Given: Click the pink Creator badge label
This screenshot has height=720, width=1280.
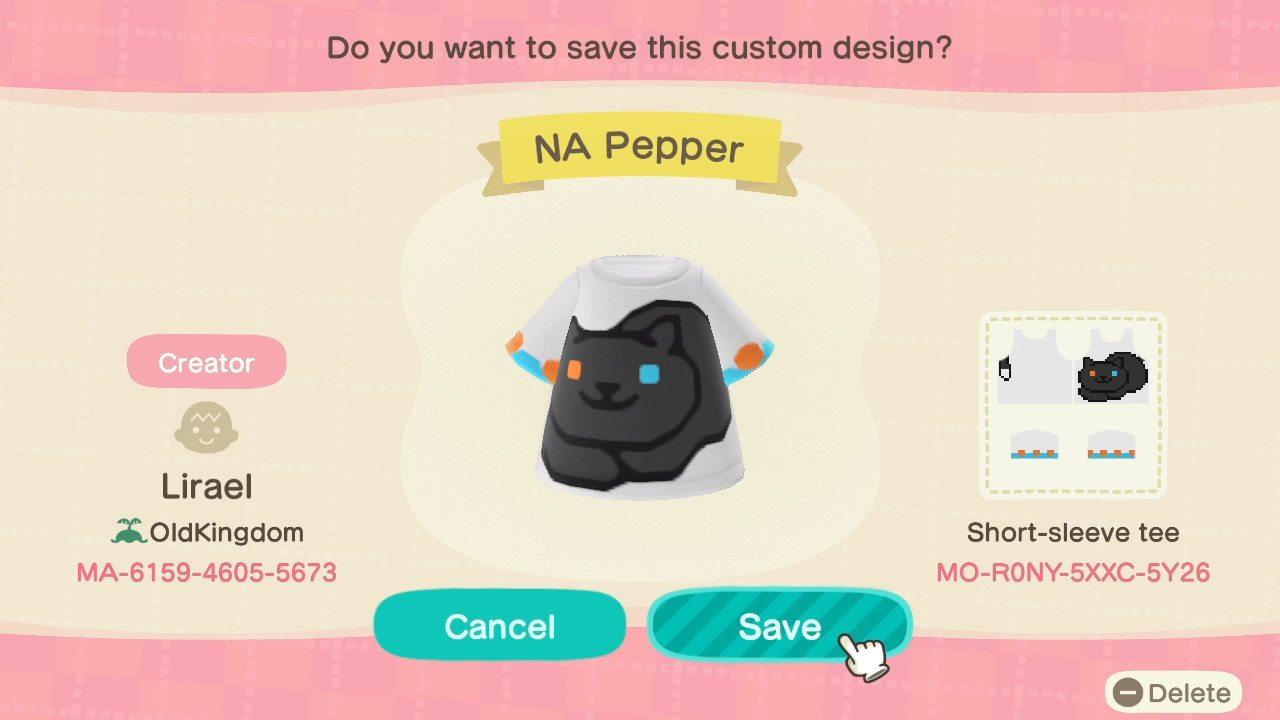Looking at the screenshot, I should coord(206,361).
